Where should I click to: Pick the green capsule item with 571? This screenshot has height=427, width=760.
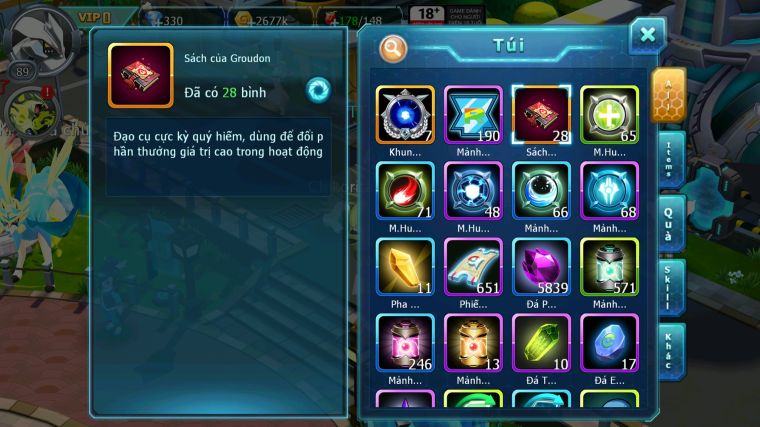click(609, 266)
